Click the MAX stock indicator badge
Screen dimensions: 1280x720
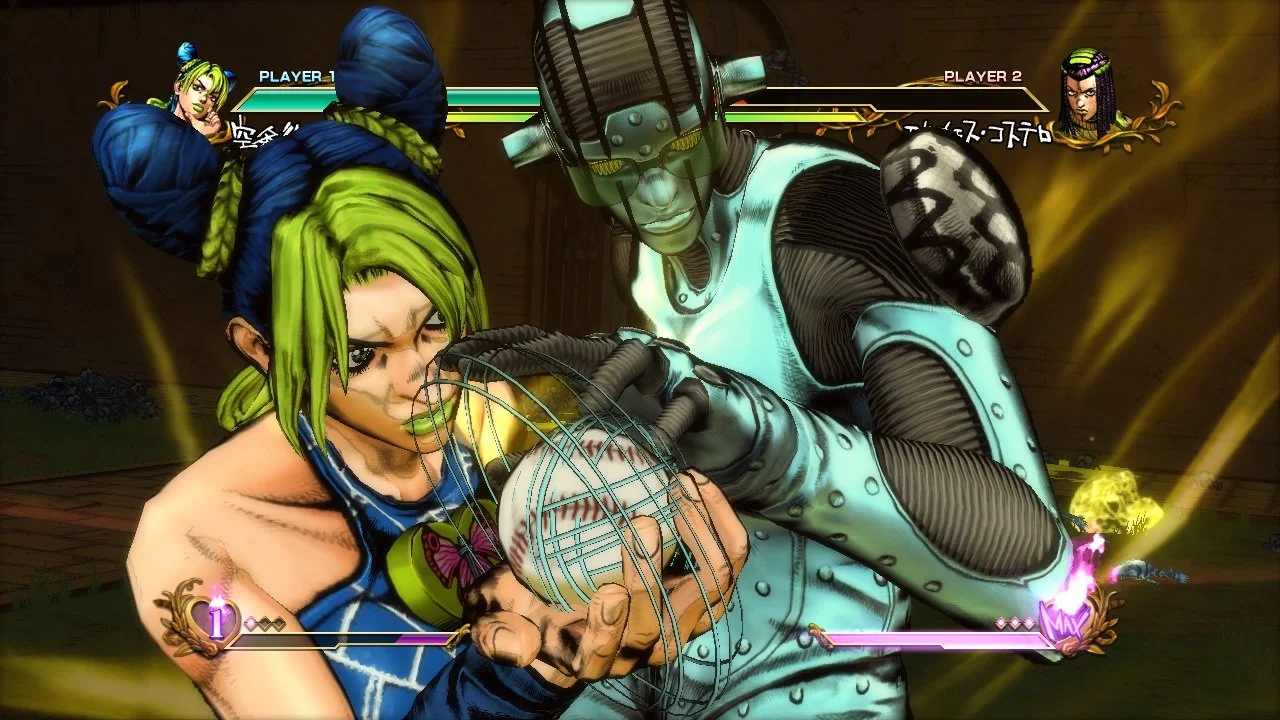tap(1067, 622)
